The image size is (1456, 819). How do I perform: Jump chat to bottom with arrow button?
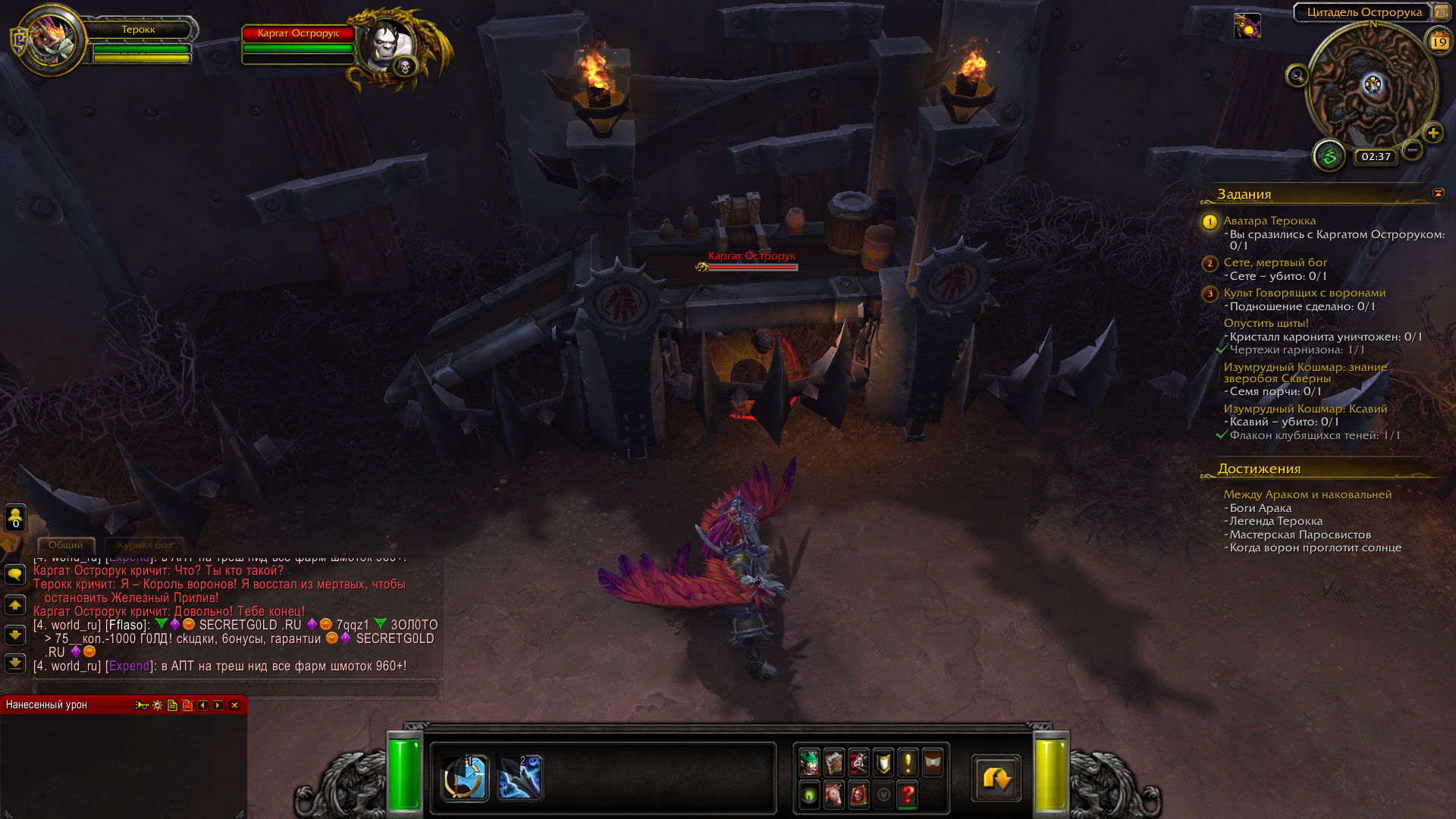pyautogui.click(x=14, y=664)
